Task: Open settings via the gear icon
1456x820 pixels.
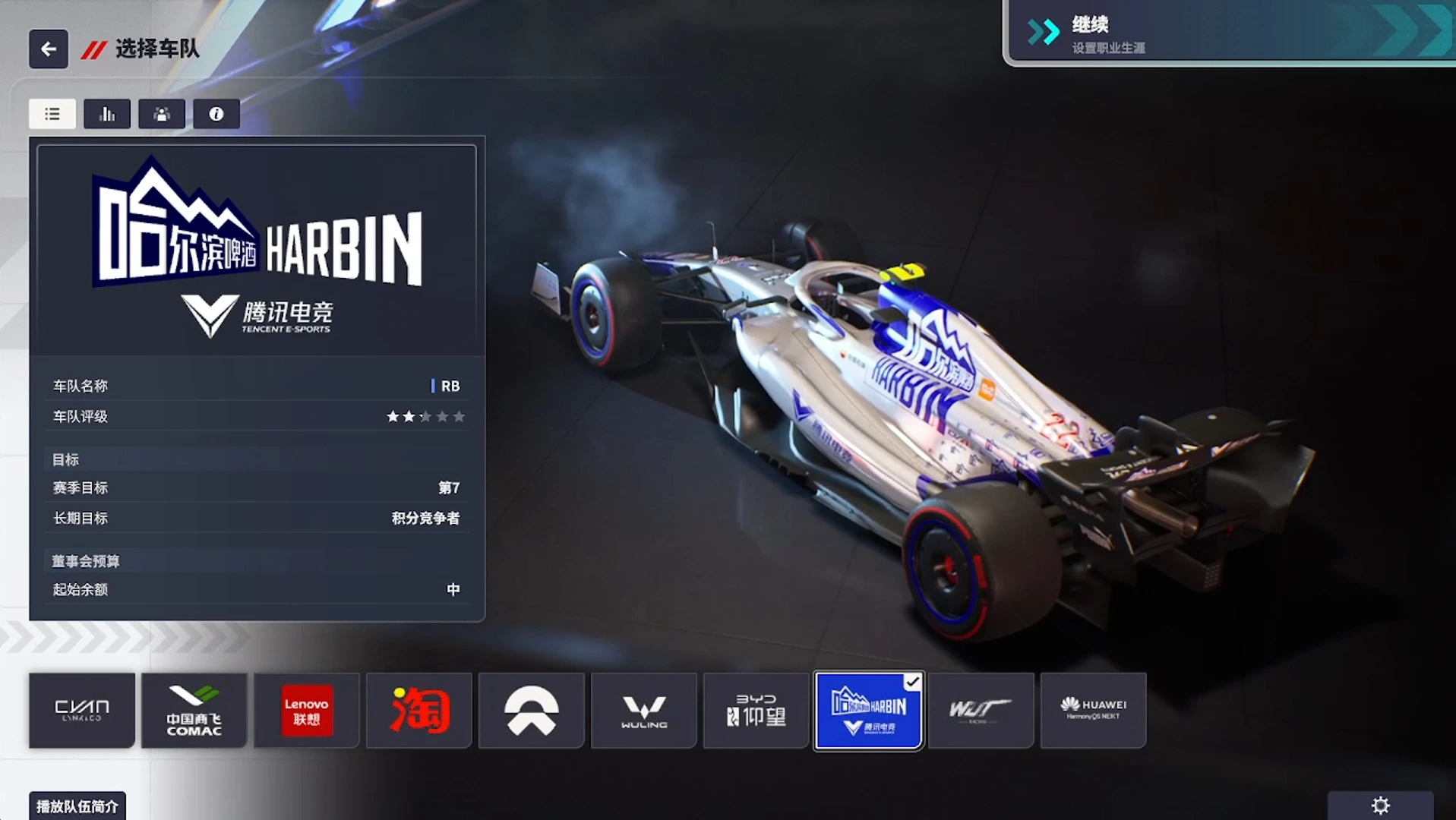Action: coord(1380,806)
